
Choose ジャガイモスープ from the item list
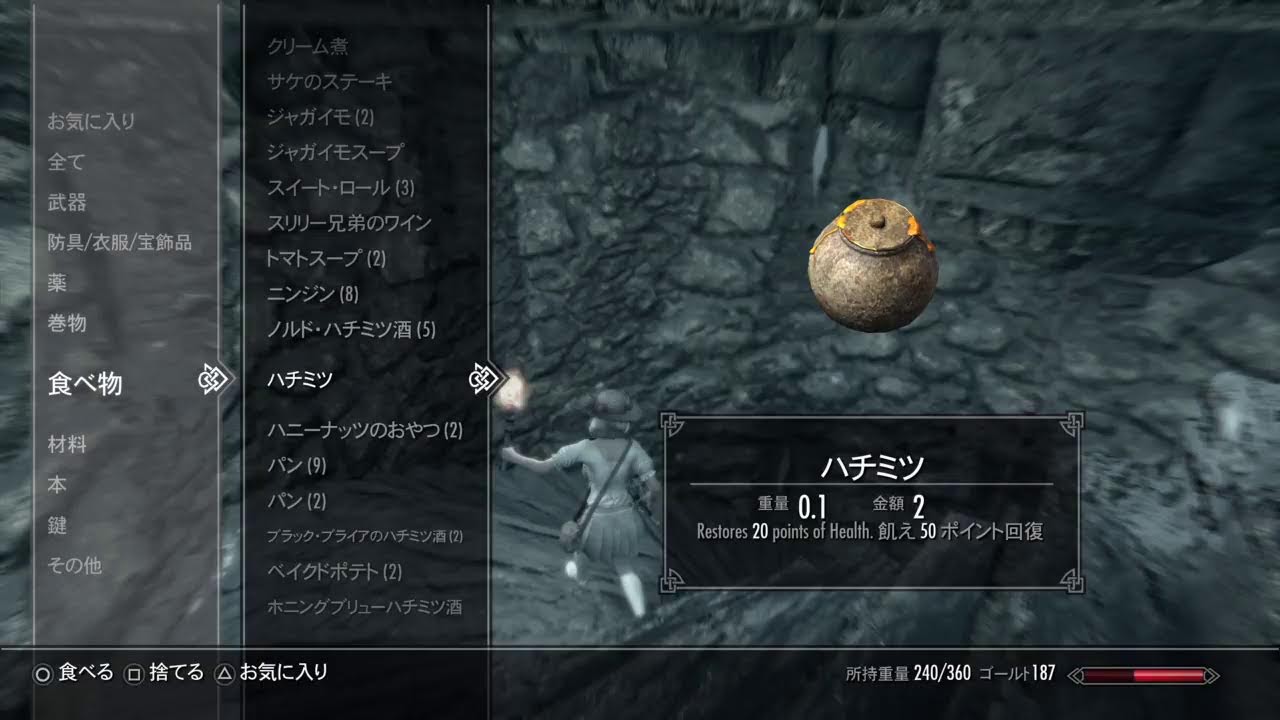coord(335,152)
